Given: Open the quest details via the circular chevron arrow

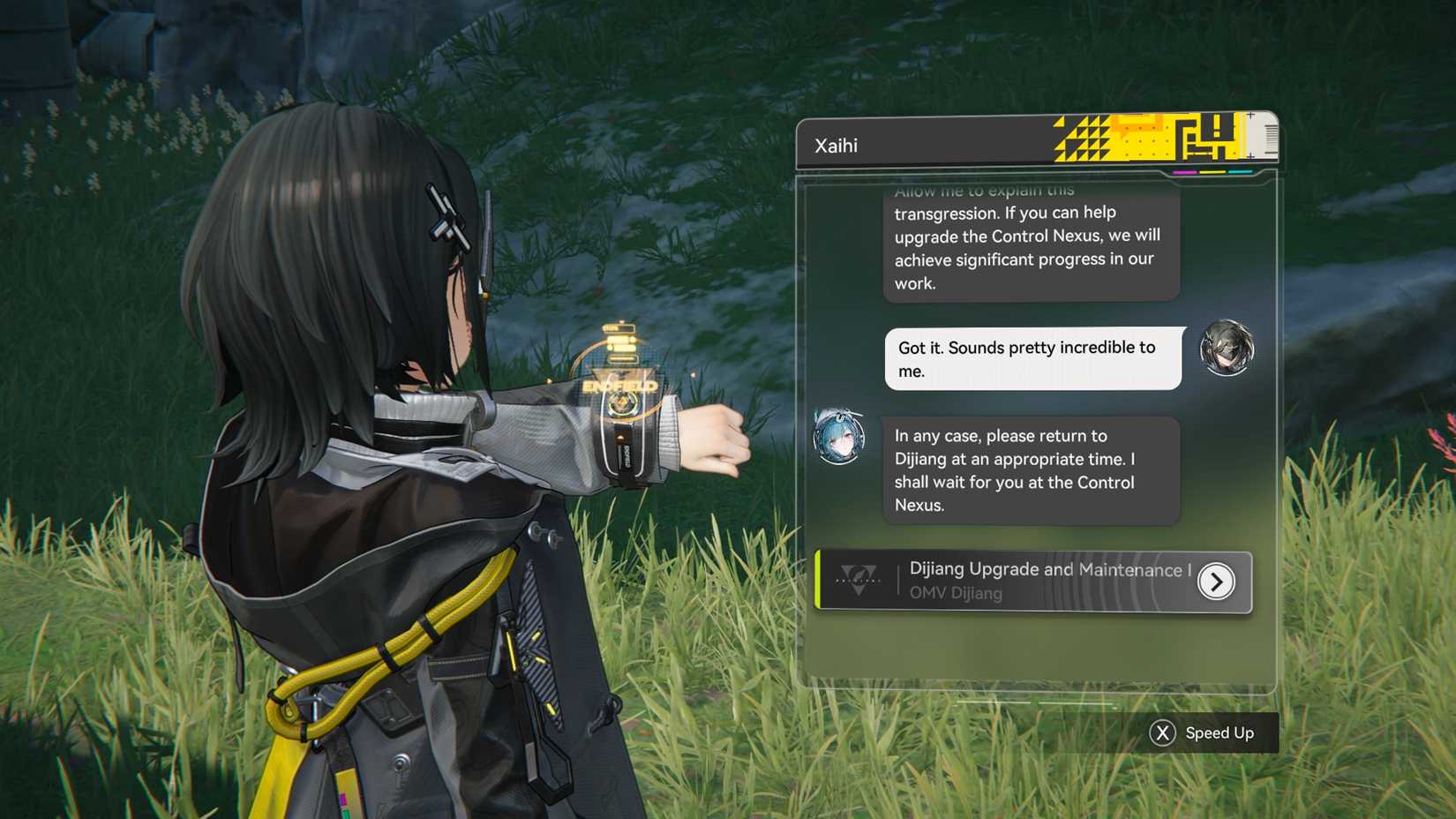Looking at the screenshot, I should click(1218, 582).
